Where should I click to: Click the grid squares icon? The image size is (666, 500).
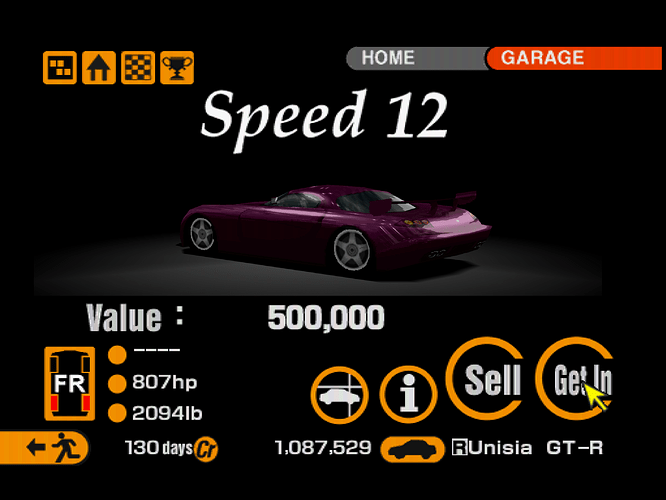click(59, 68)
